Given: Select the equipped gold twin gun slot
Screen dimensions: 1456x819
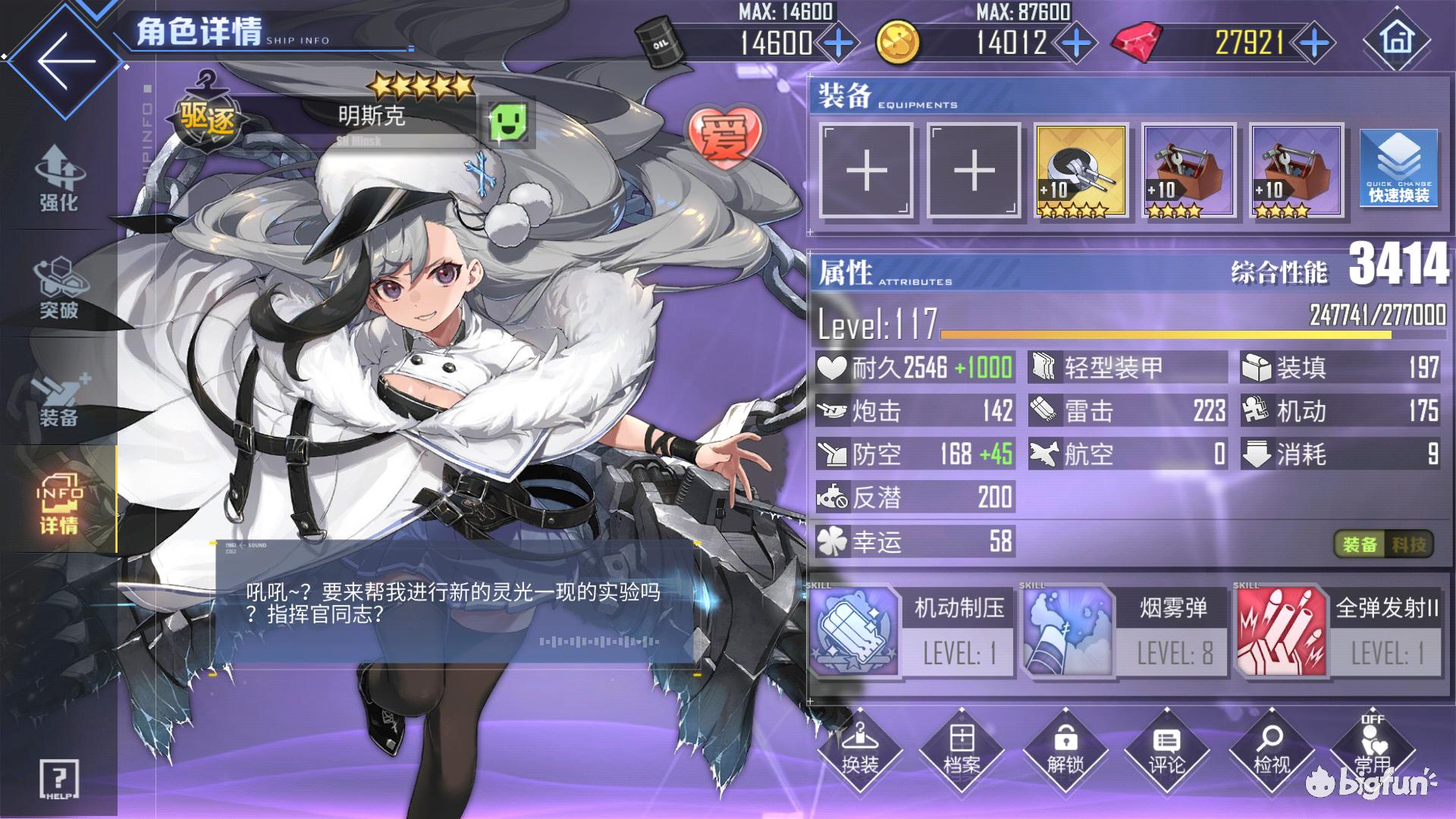Looking at the screenshot, I should 1081,171.
